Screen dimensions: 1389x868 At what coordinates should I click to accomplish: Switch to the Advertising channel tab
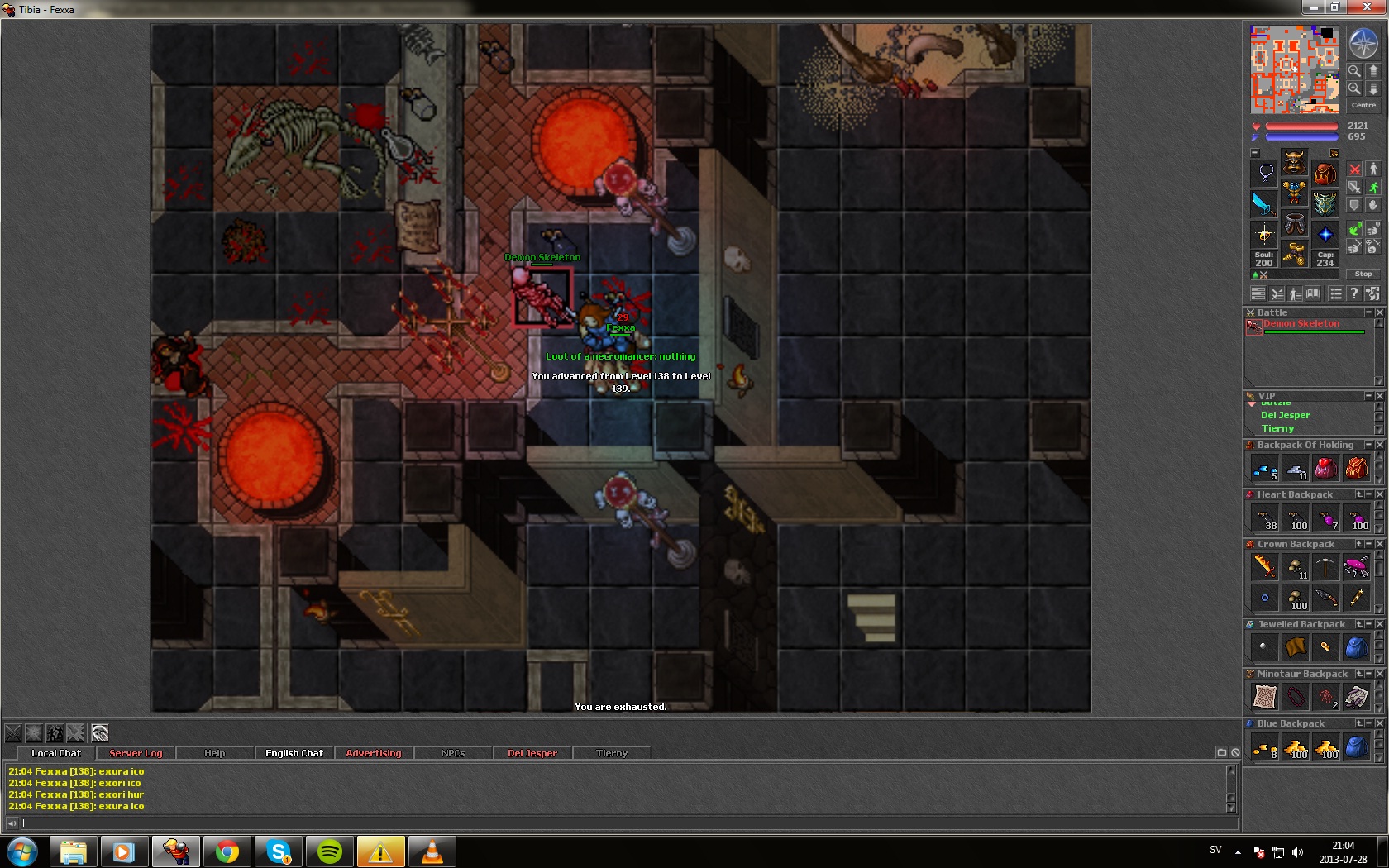point(374,753)
